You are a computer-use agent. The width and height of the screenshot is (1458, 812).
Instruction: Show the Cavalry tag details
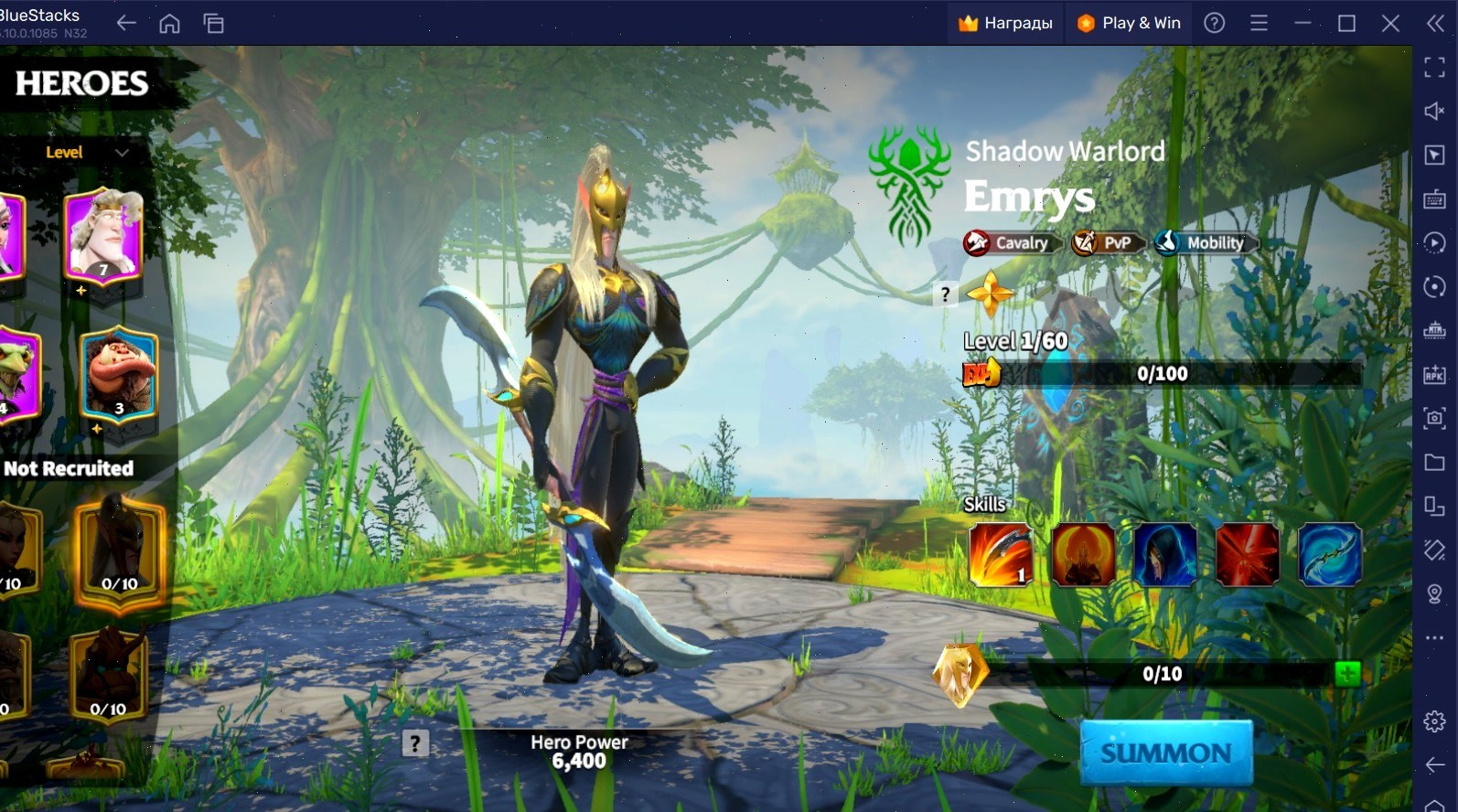coord(1012,243)
